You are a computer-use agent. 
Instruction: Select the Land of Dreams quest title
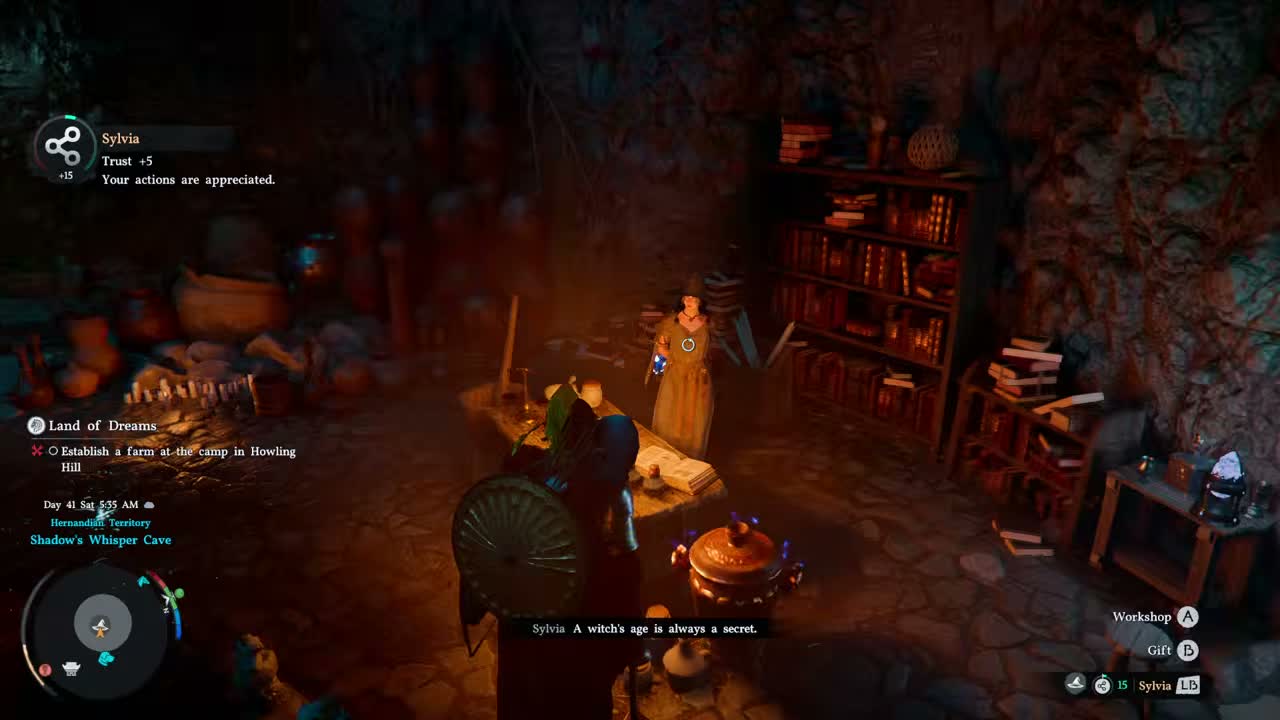tap(102, 426)
